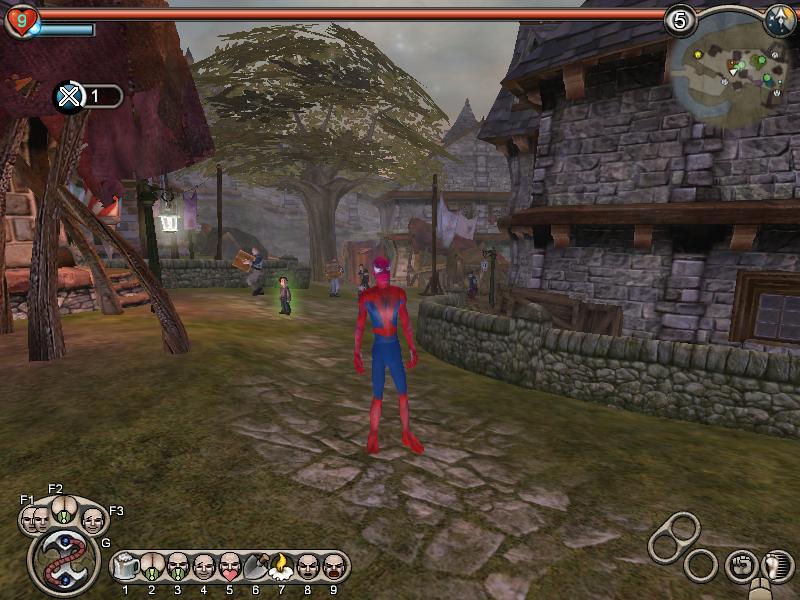This screenshot has height=600, width=800.
Task: Use the fart expression in hotbar slot 2
Action: pyautogui.click(x=152, y=567)
